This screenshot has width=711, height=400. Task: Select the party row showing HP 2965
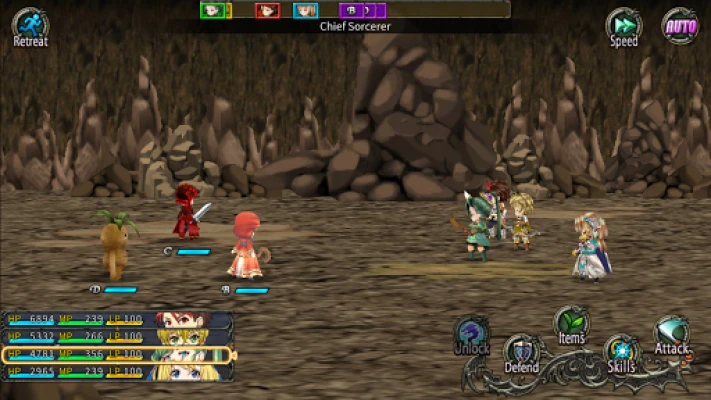coord(118,371)
